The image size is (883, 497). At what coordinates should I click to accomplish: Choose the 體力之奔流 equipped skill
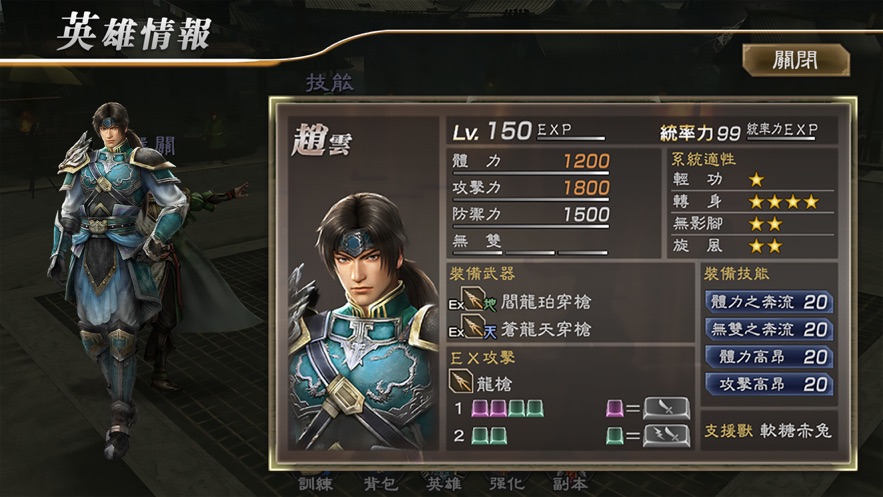769,302
